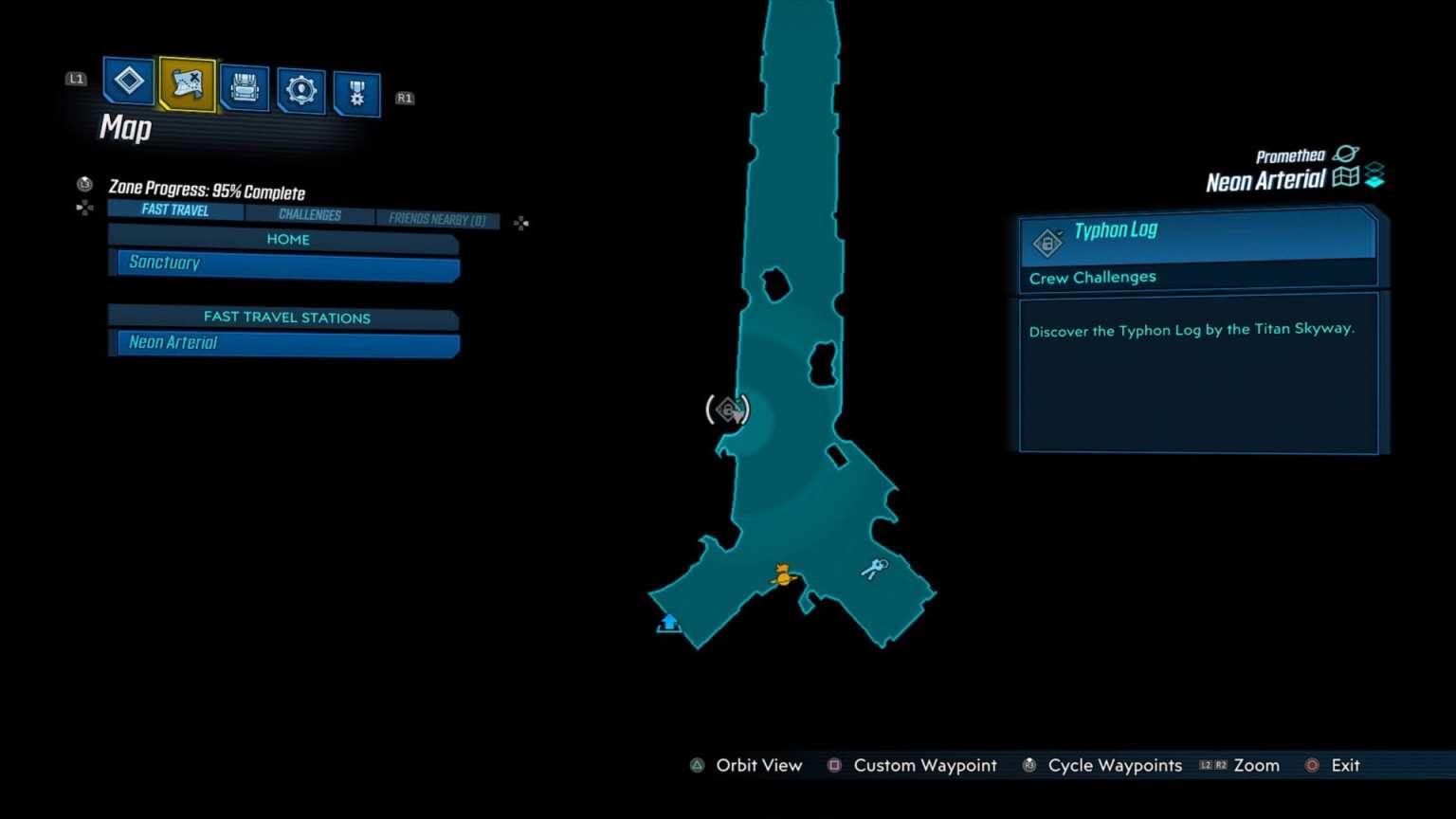The width and height of the screenshot is (1456, 819).
Task: Select the player arrow marker on the map
Action: 782,573
